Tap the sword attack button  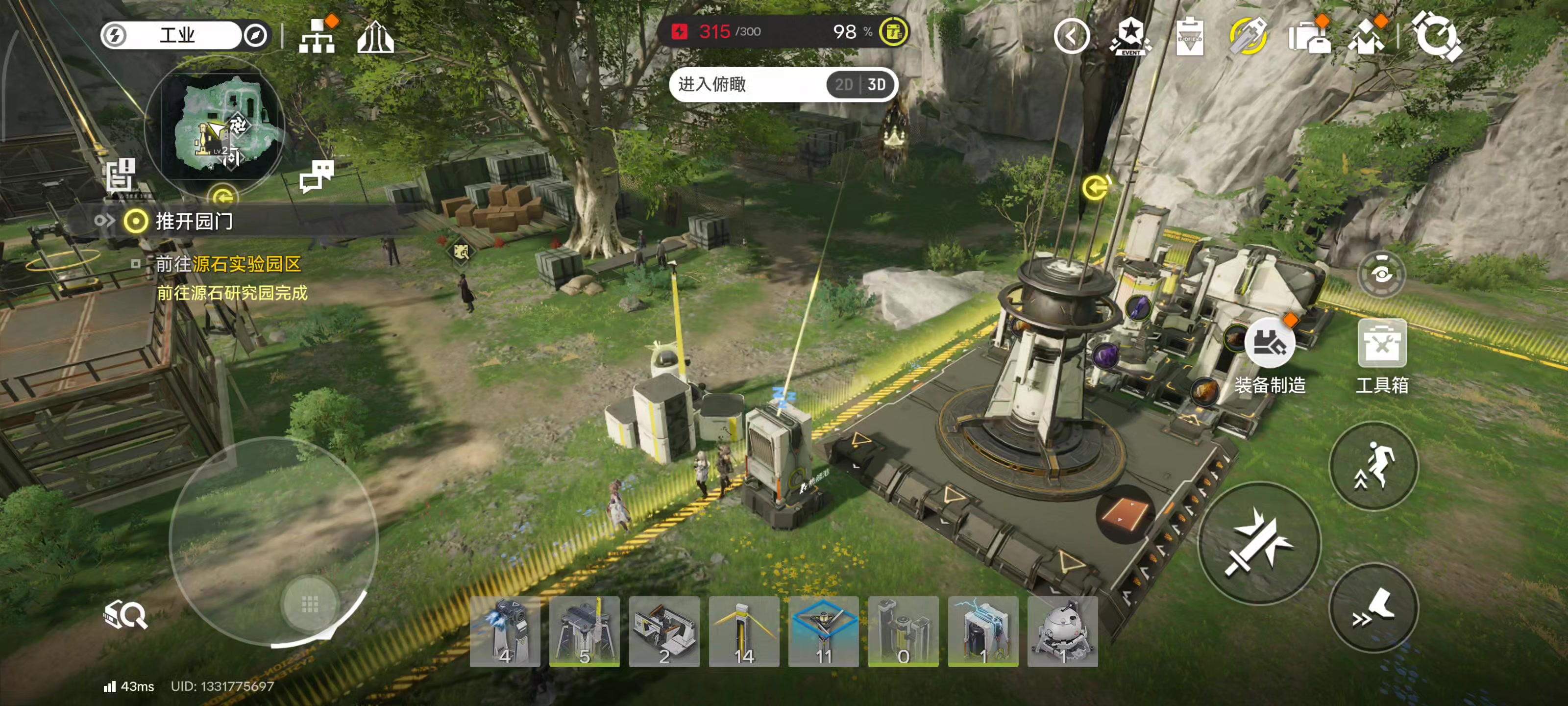coord(1259,543)
